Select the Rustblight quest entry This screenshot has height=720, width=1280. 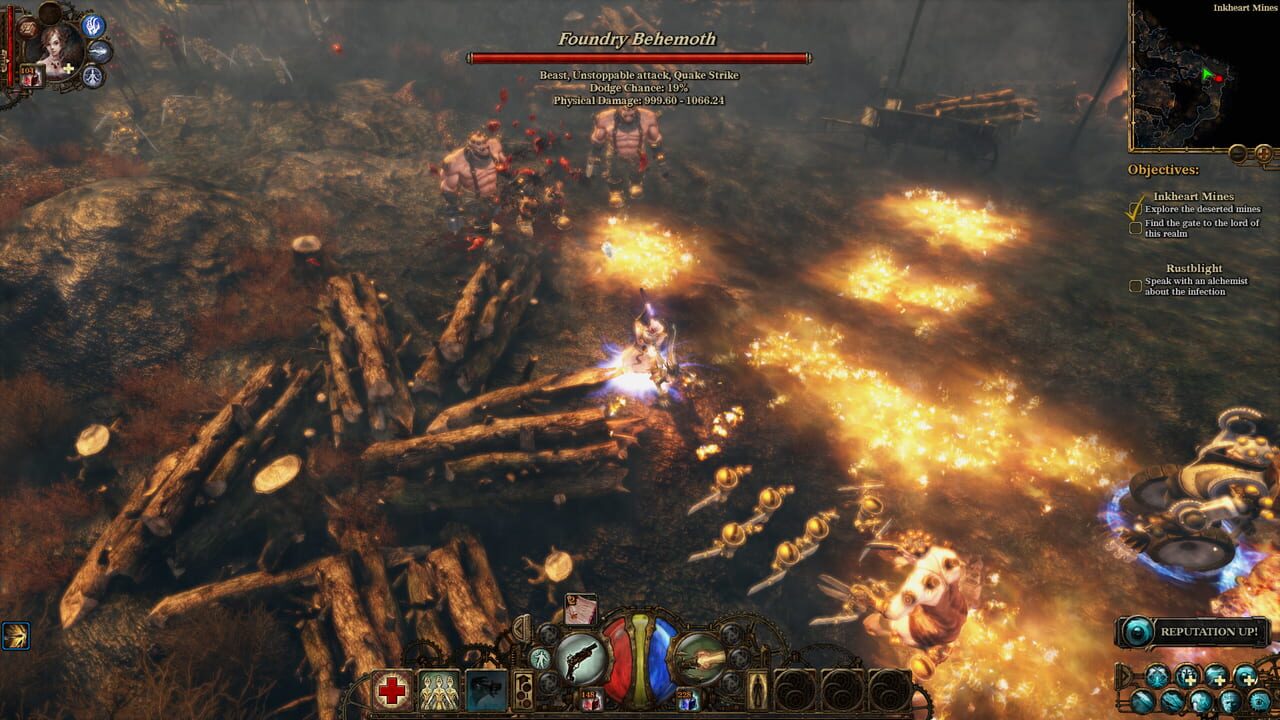coord(1193,268)
